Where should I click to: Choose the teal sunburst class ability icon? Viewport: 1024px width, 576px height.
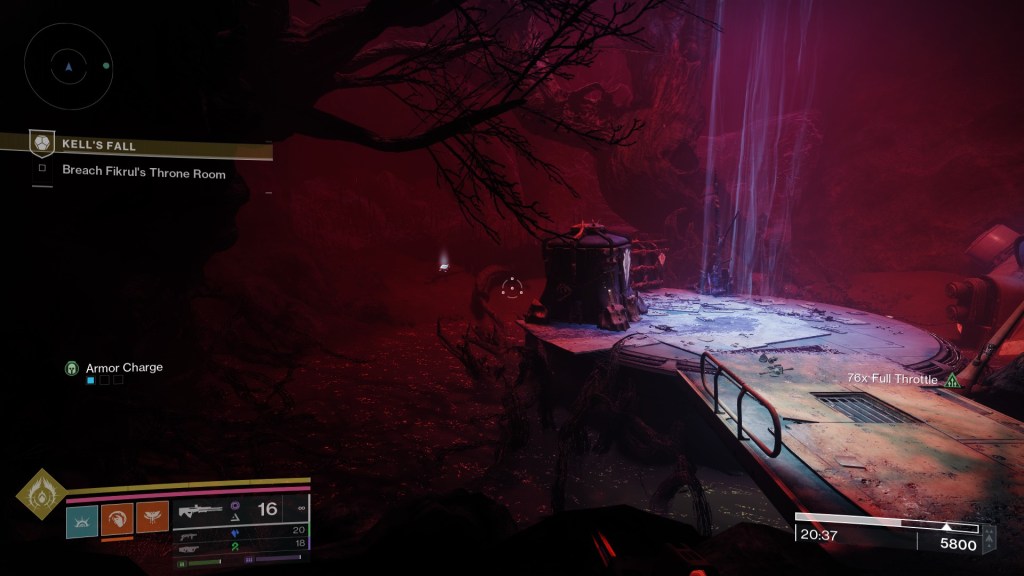(82, 519)
